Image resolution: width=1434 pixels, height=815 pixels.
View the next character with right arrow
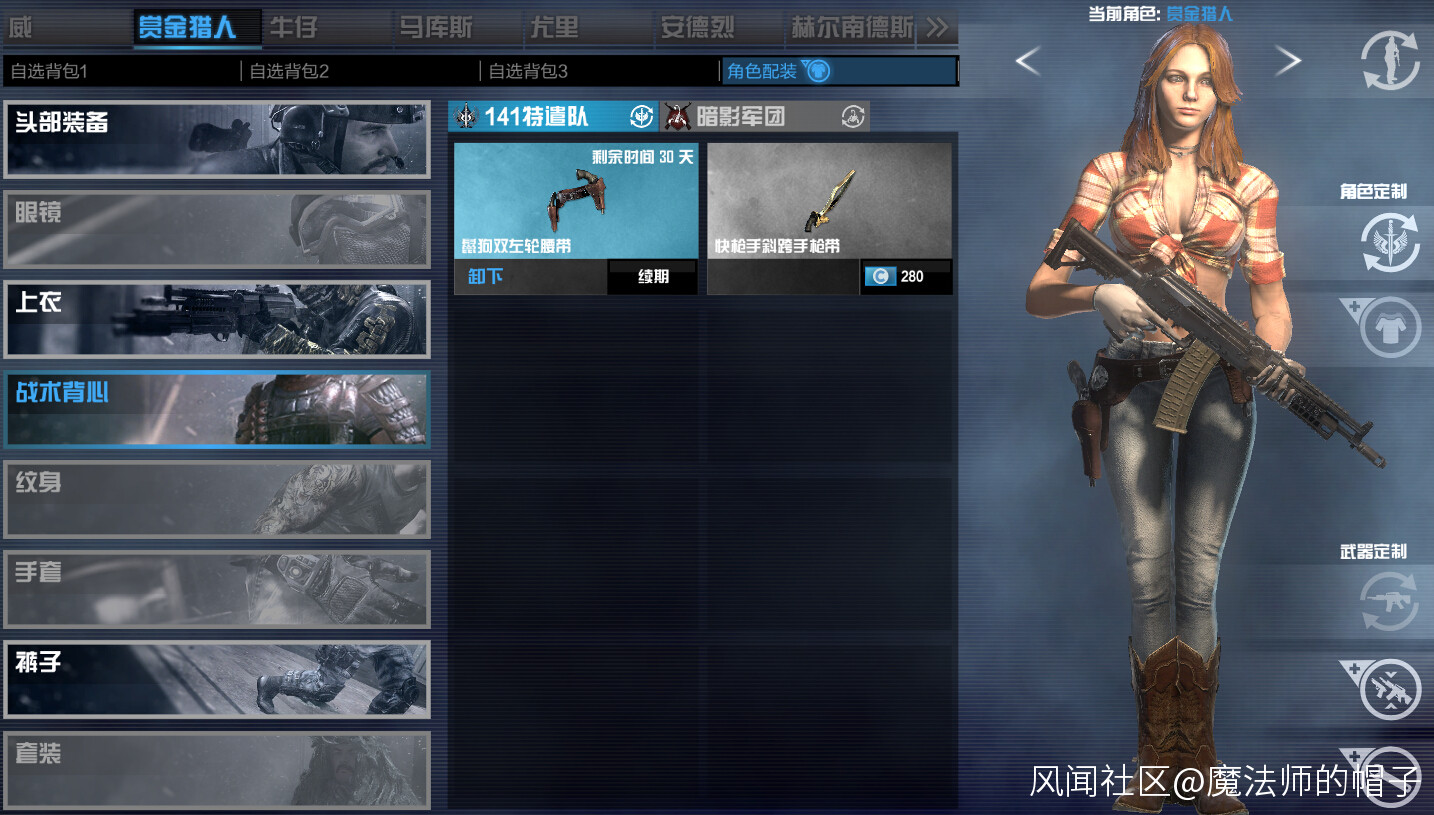1288,62
